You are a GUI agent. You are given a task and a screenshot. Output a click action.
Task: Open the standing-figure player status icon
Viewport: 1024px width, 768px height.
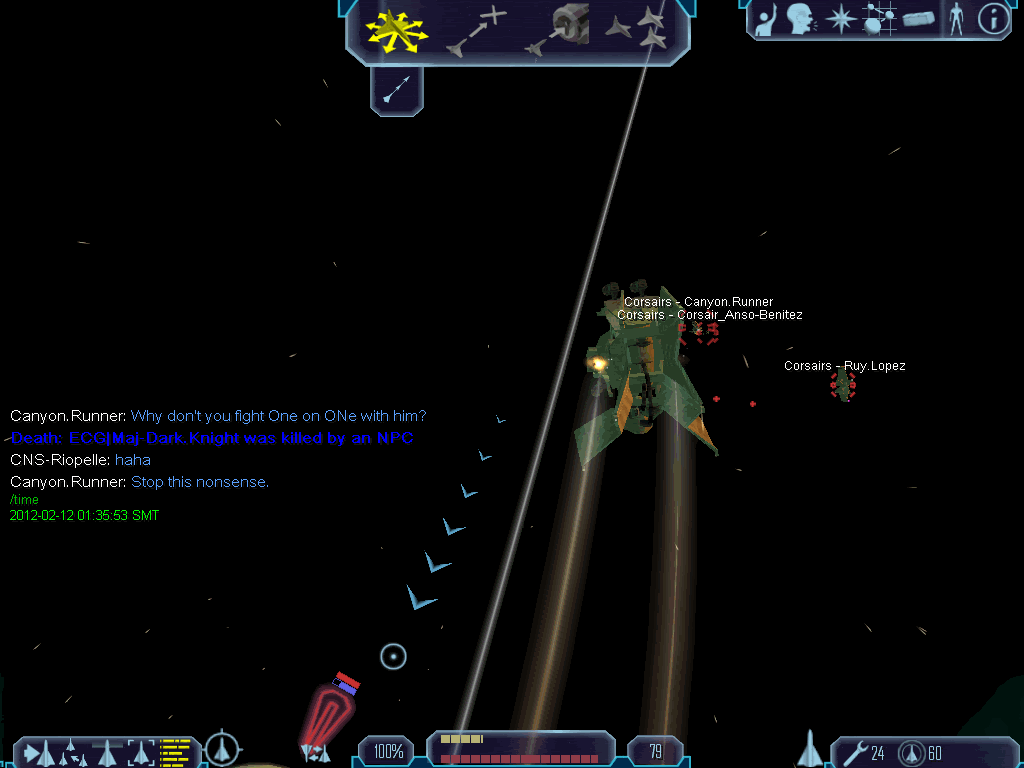956,20
